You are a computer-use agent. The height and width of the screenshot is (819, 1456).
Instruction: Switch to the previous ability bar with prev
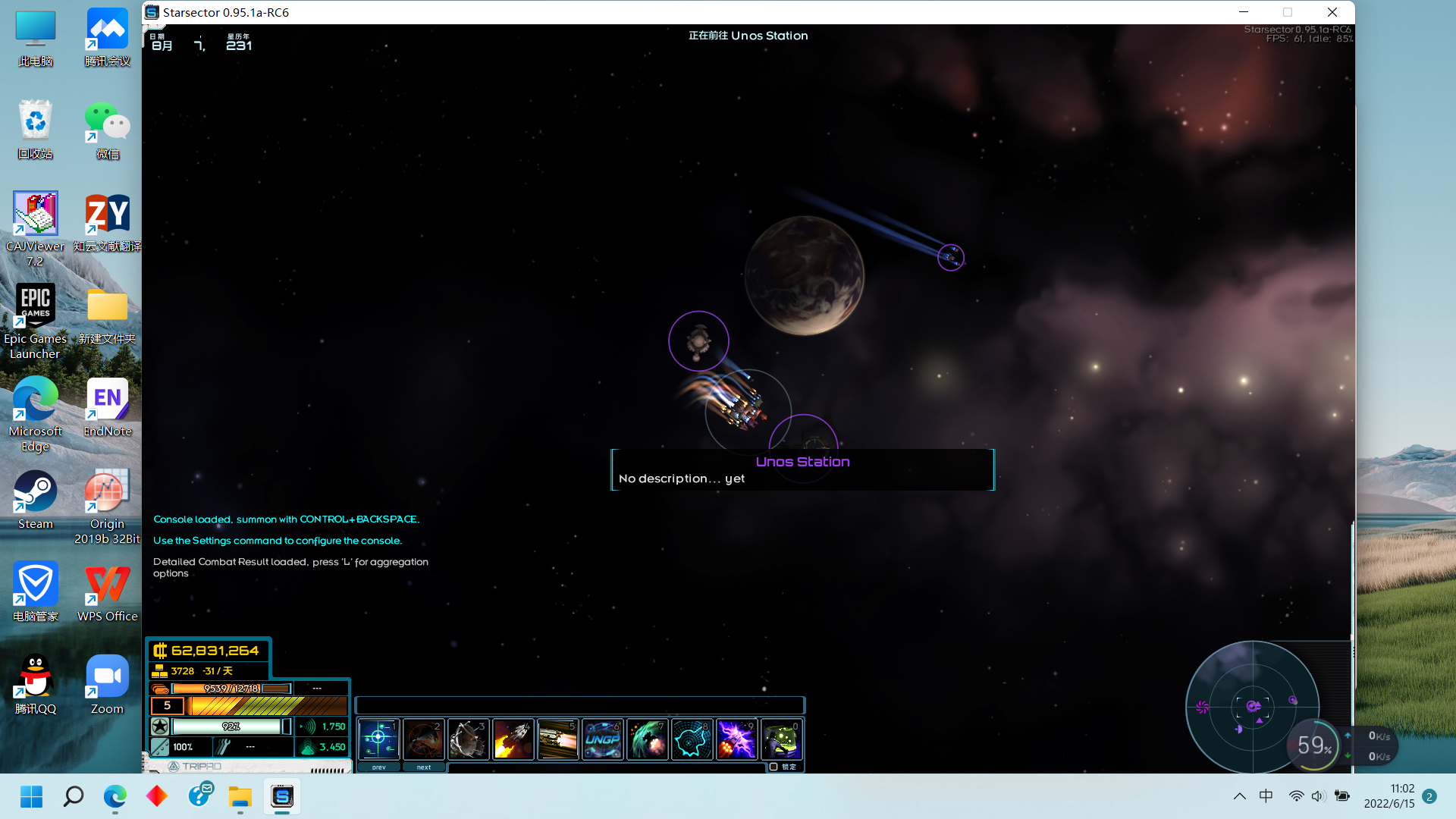point(378,767)
